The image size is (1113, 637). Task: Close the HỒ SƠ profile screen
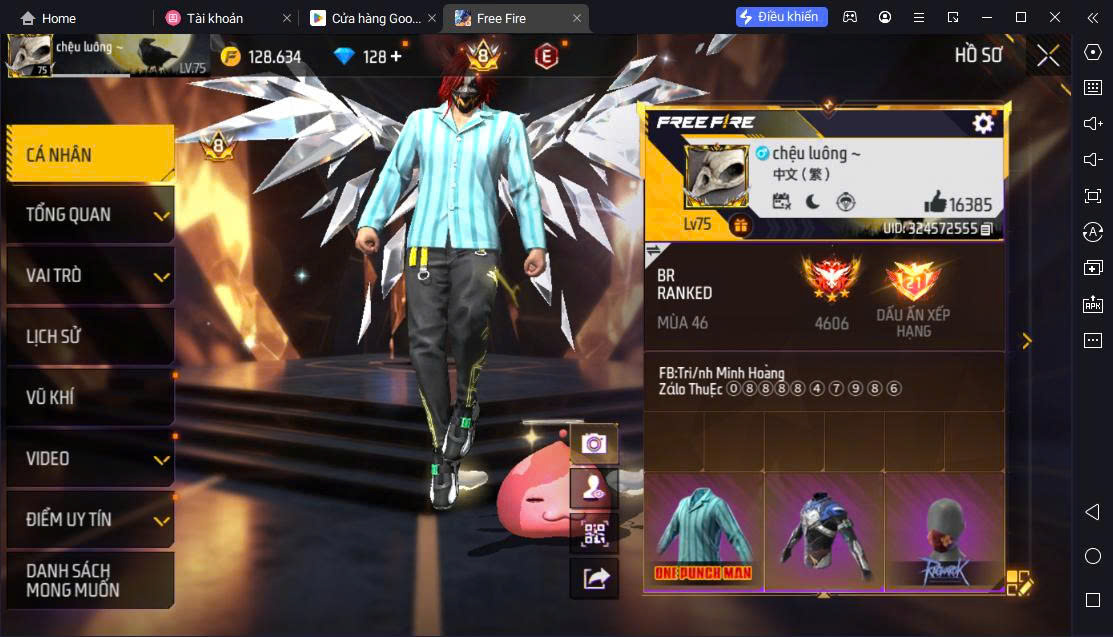tap(1048, 55)
